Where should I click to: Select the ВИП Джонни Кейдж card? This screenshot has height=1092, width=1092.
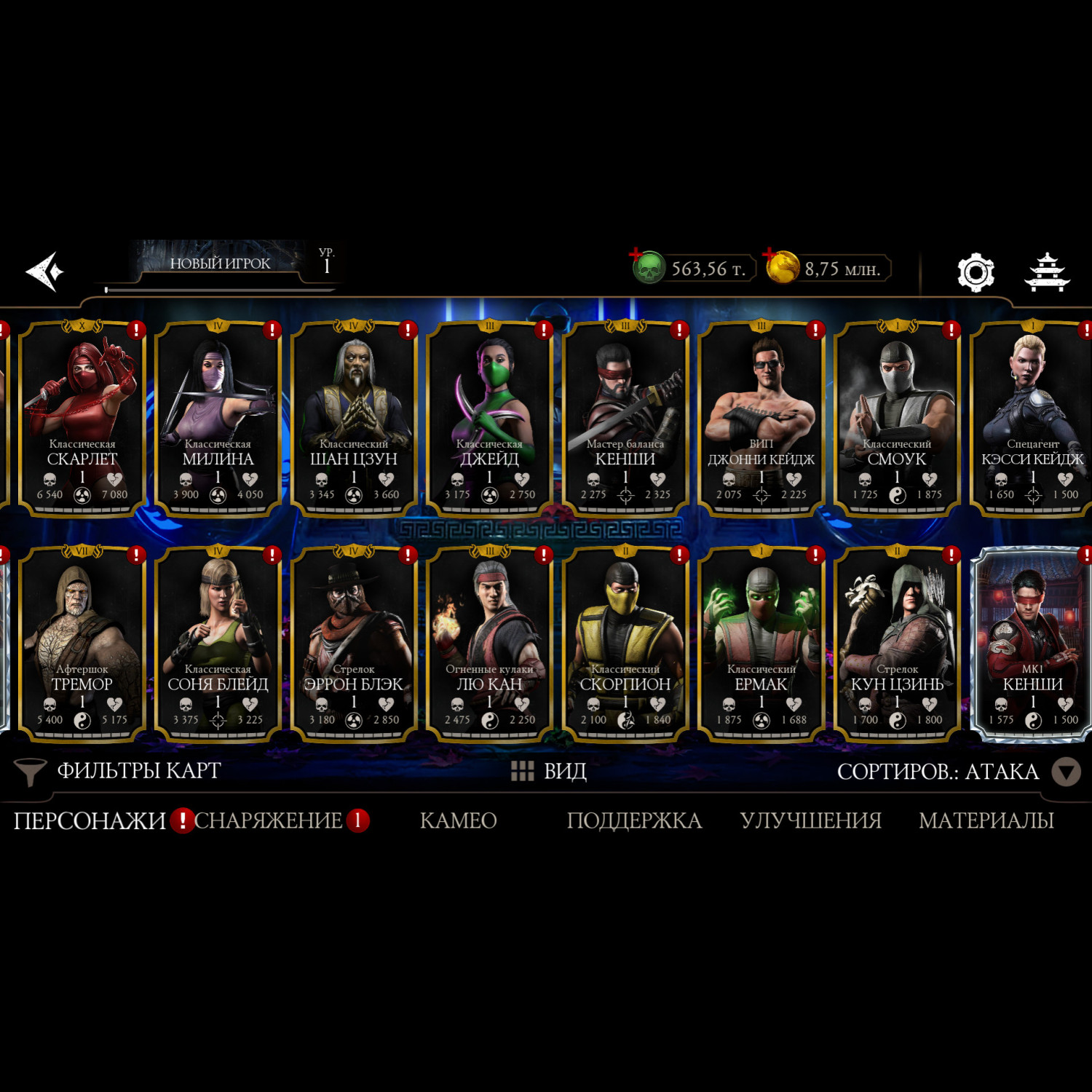pos(761,419)
